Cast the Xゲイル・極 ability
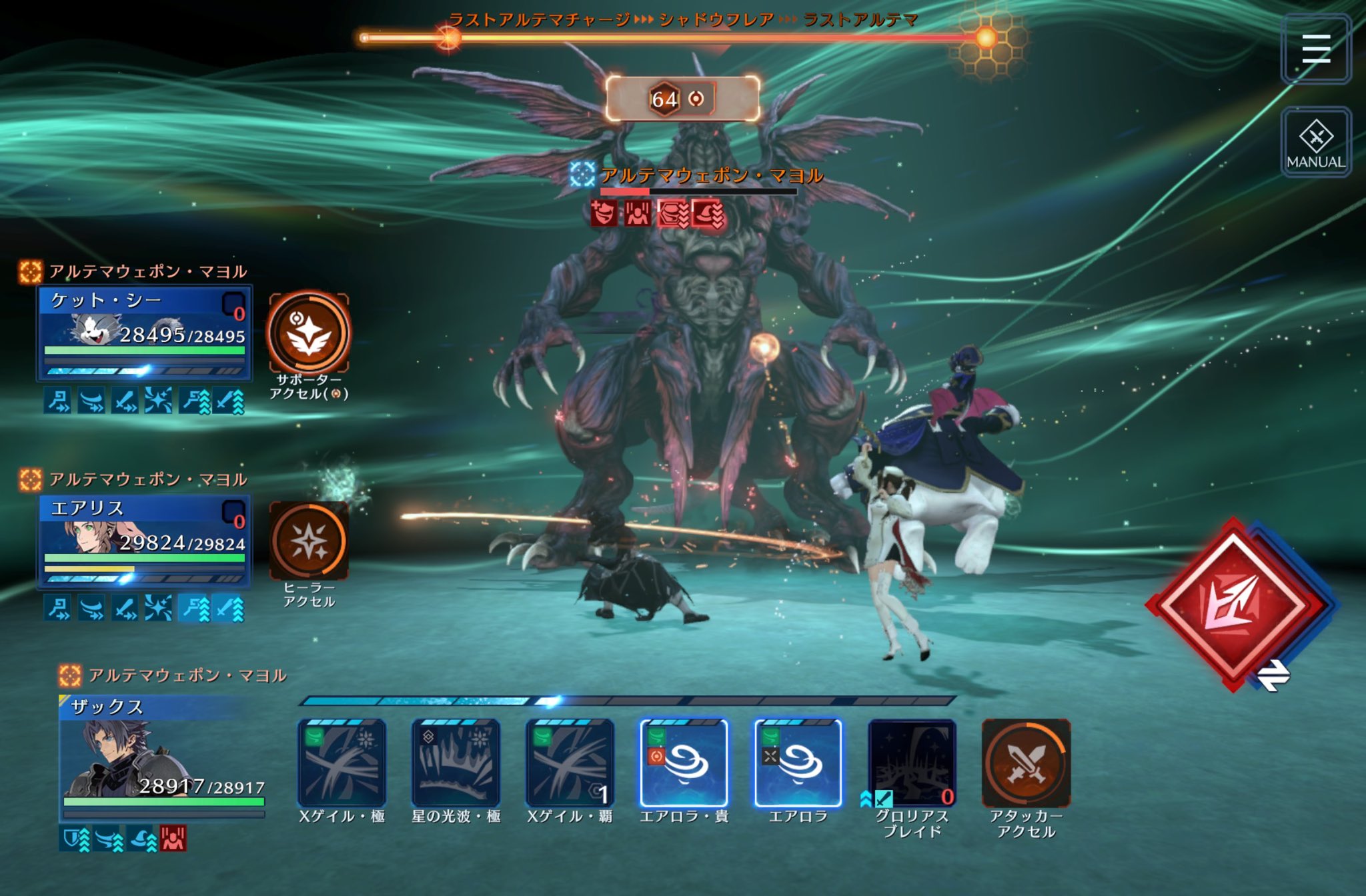The width and height of the screenshot is (1366, 896). click(x=341, y=763)
